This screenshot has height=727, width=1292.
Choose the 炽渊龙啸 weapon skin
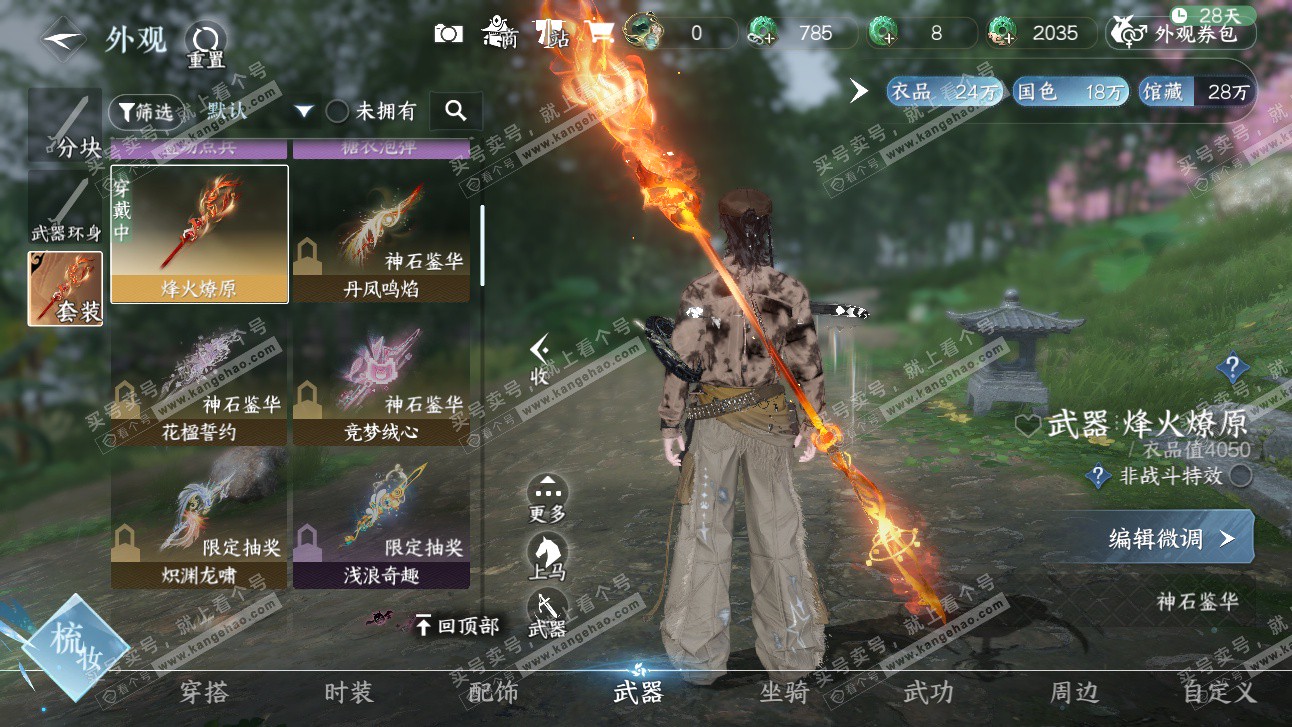click(199, 520)
